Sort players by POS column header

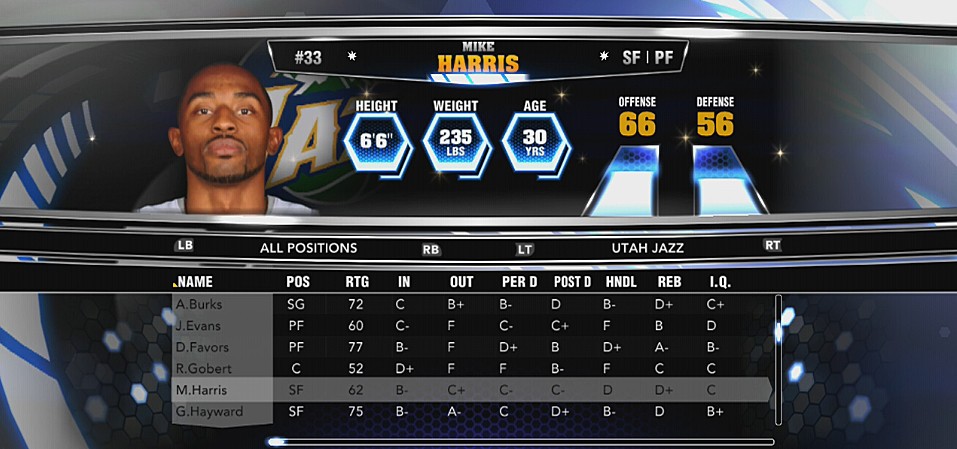(298, 282)
